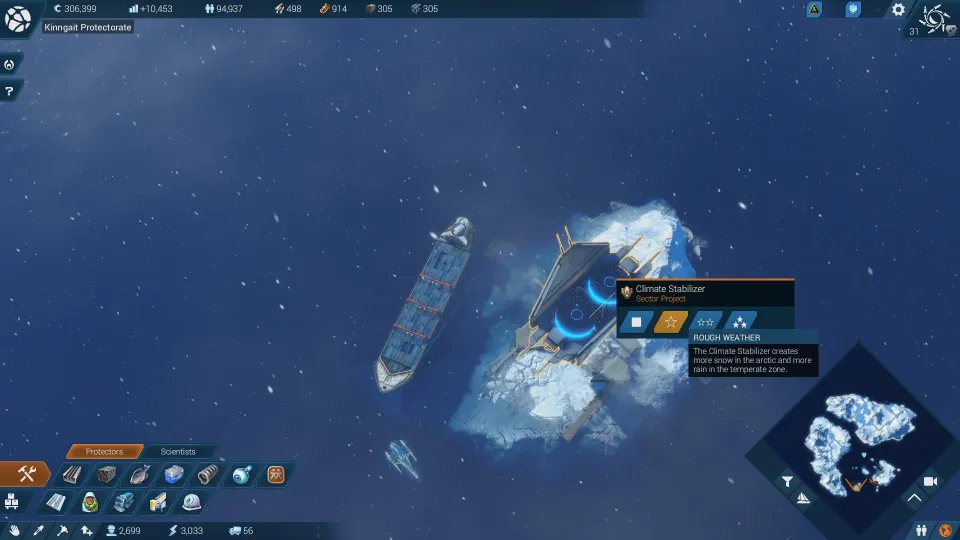The height and width of the screenshot is (540, 960).
Task: Choose the white dome water building
Action: (191, 501)
